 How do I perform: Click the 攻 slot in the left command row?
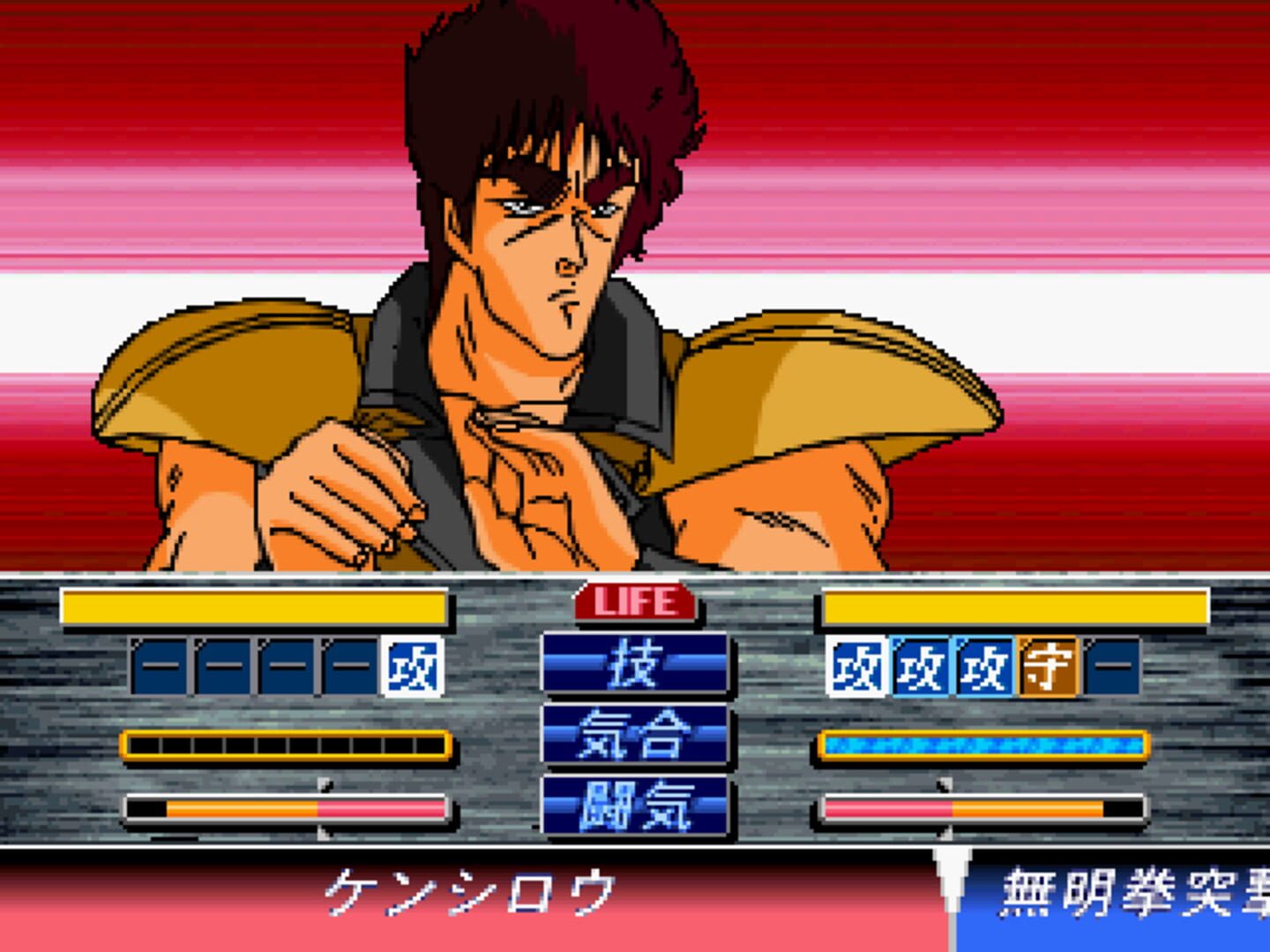pyautogui.click(x=410, y=666)
